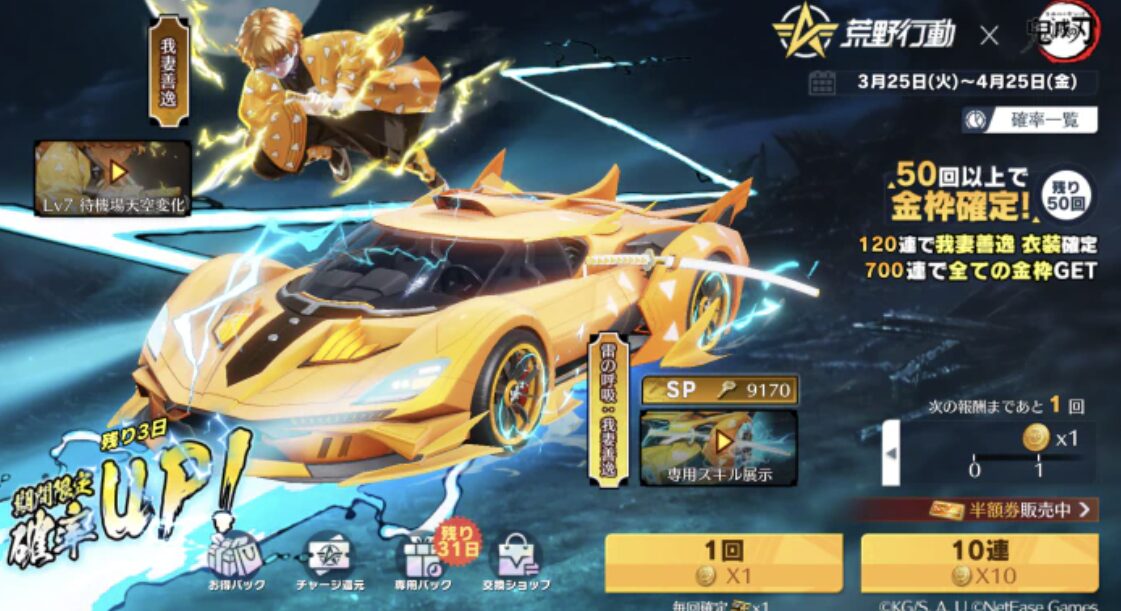Draw once with the 1回 button

click(723, 563)
